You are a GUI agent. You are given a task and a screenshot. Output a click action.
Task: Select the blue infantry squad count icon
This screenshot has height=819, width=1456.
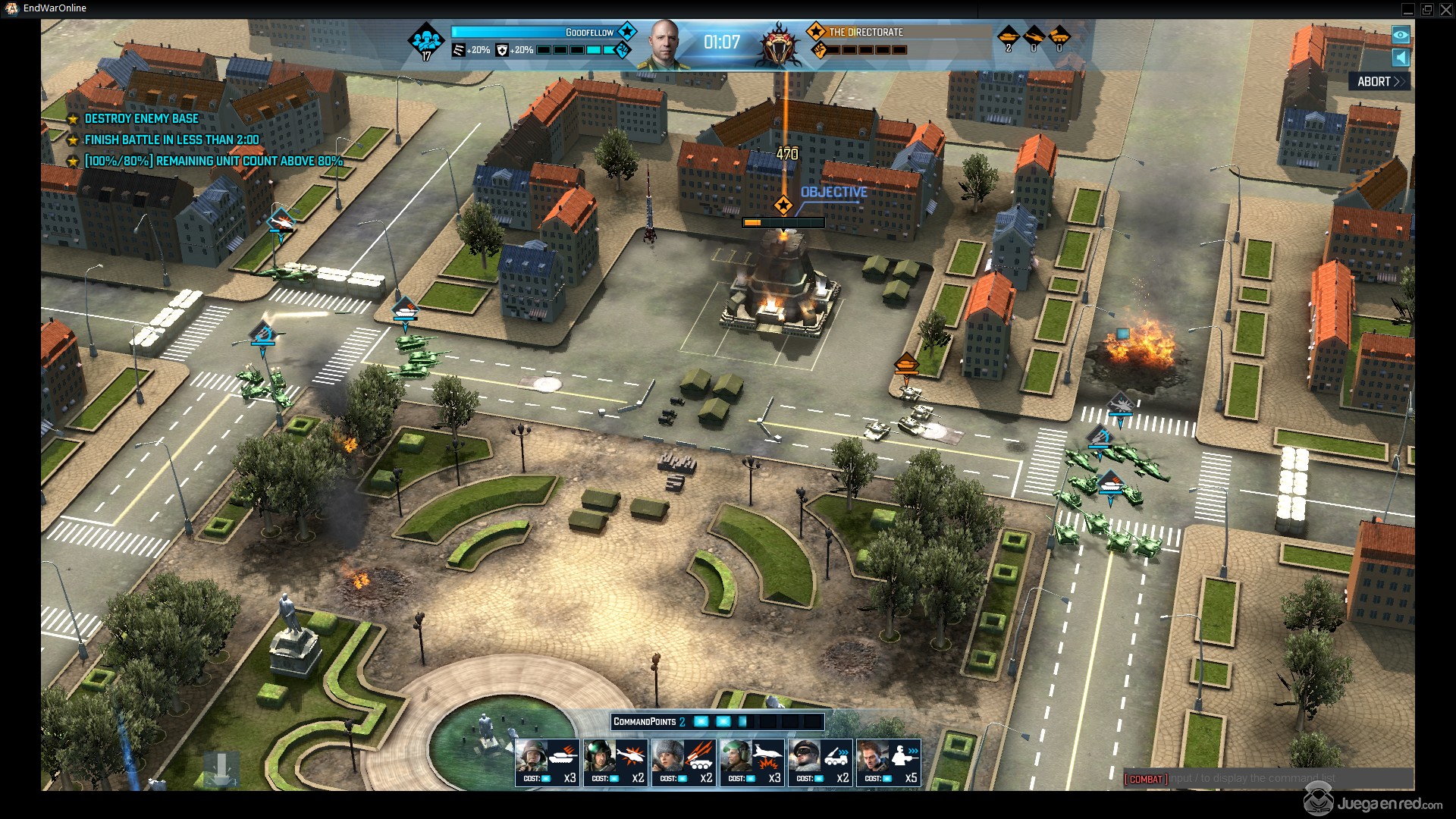(426, 42)
